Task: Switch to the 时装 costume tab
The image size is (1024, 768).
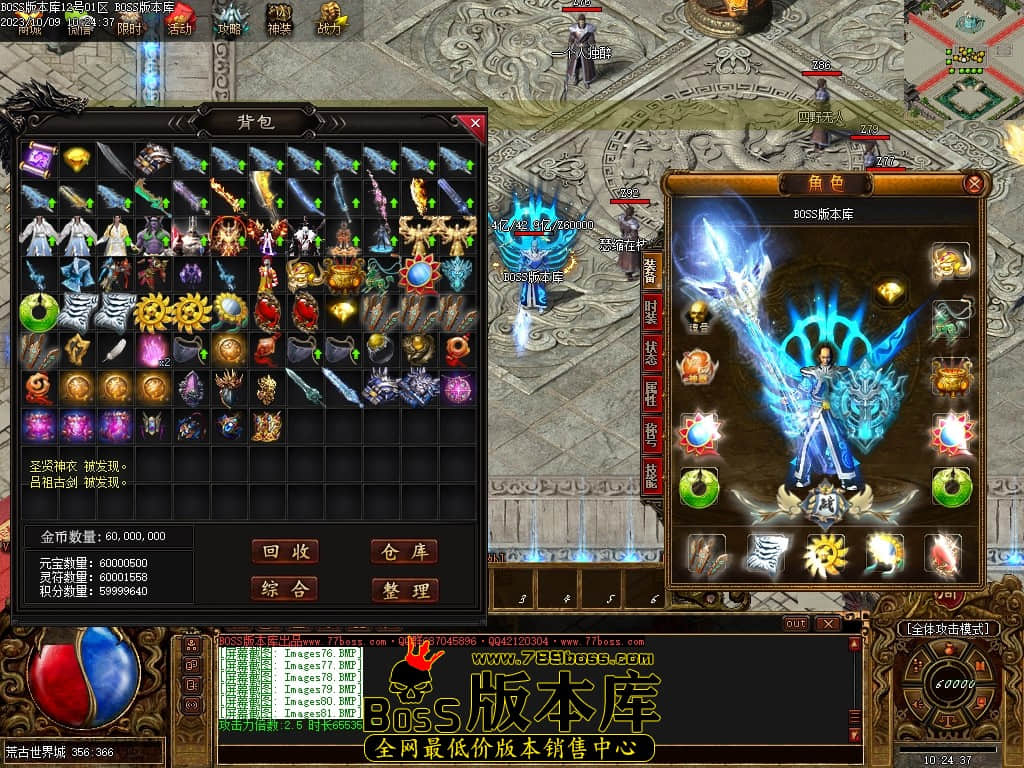Action: (651, 313)
